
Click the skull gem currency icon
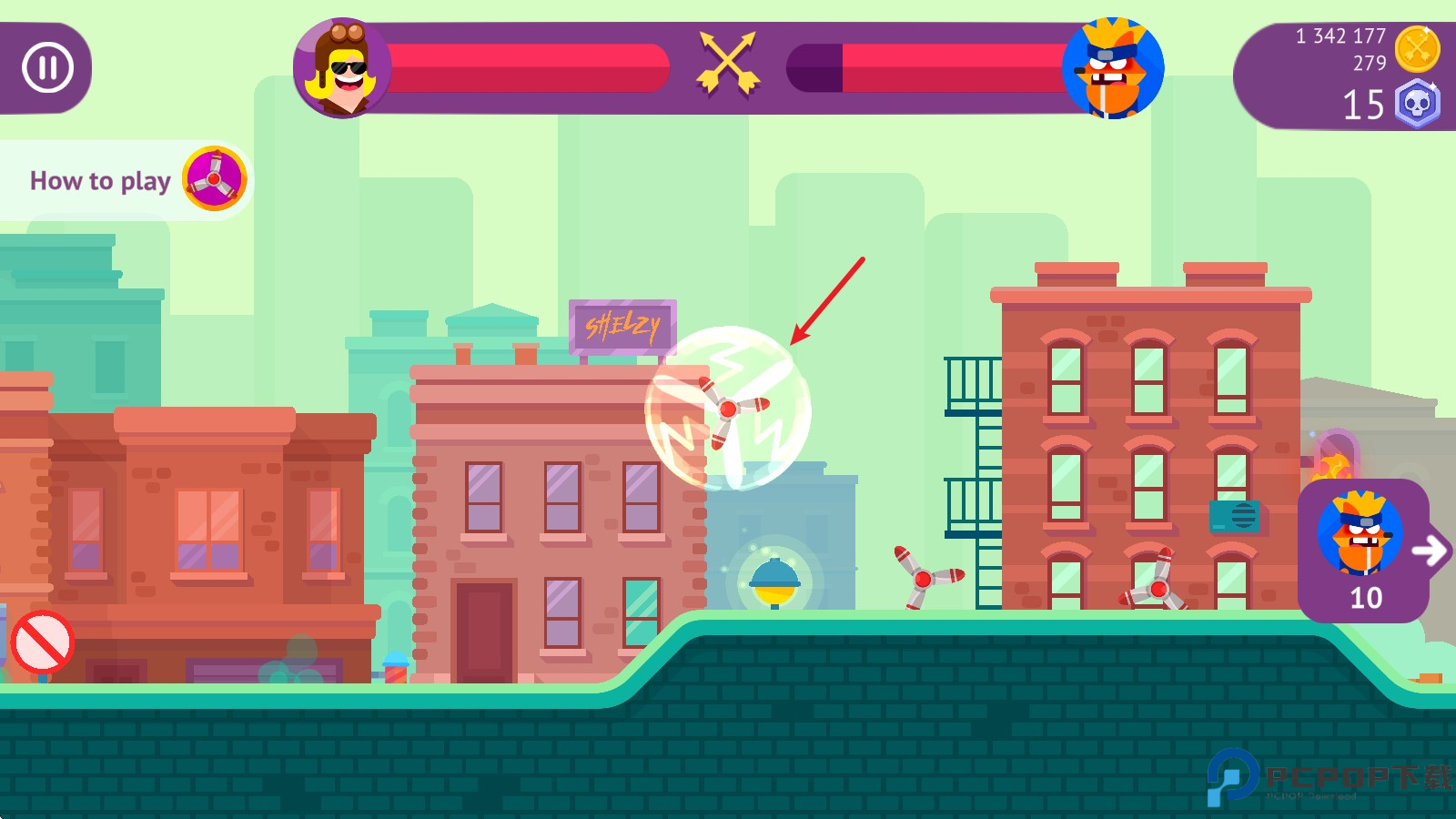1417,104
